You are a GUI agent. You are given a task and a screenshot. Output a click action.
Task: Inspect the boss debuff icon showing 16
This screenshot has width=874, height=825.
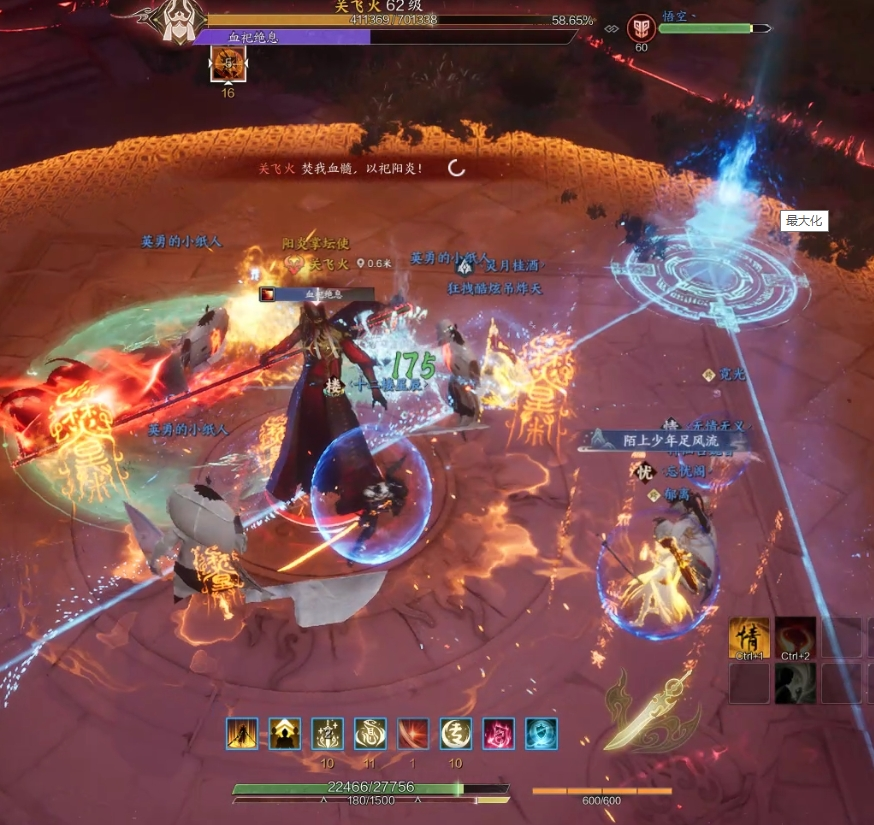coord(228,65)
